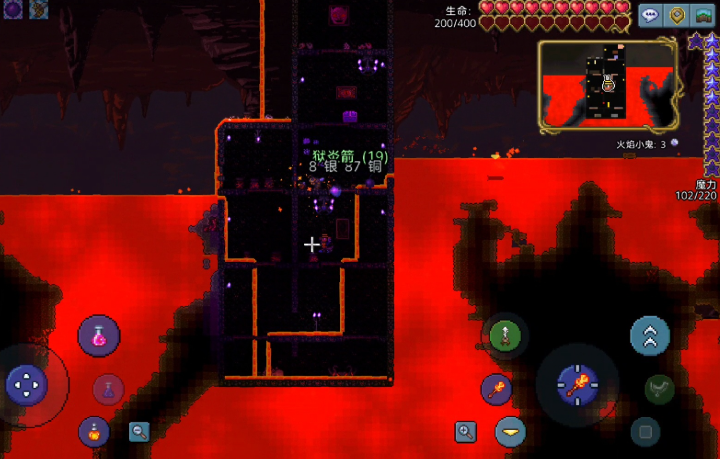The image size is (720, 459).
Task: Tap the fire staff aim joystick
Action: (x=578, y=383)
